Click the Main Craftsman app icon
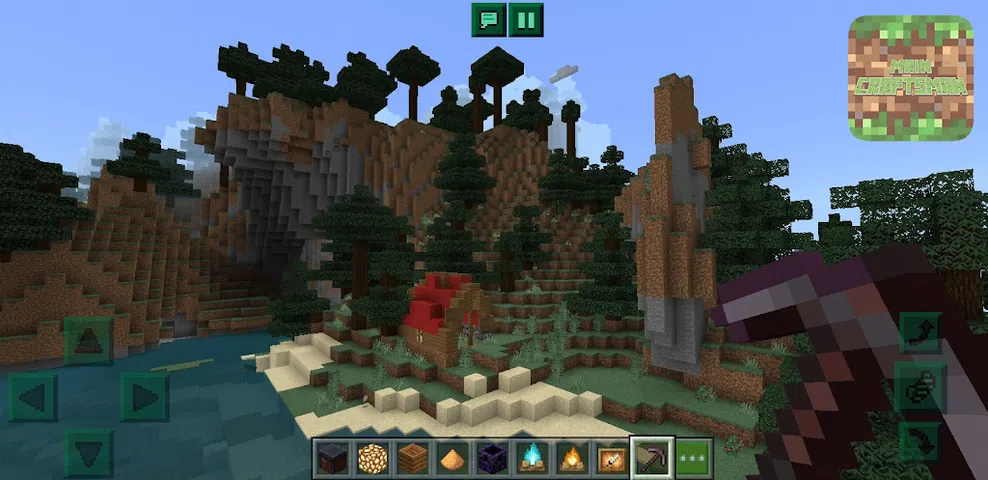 pos(910,78)
